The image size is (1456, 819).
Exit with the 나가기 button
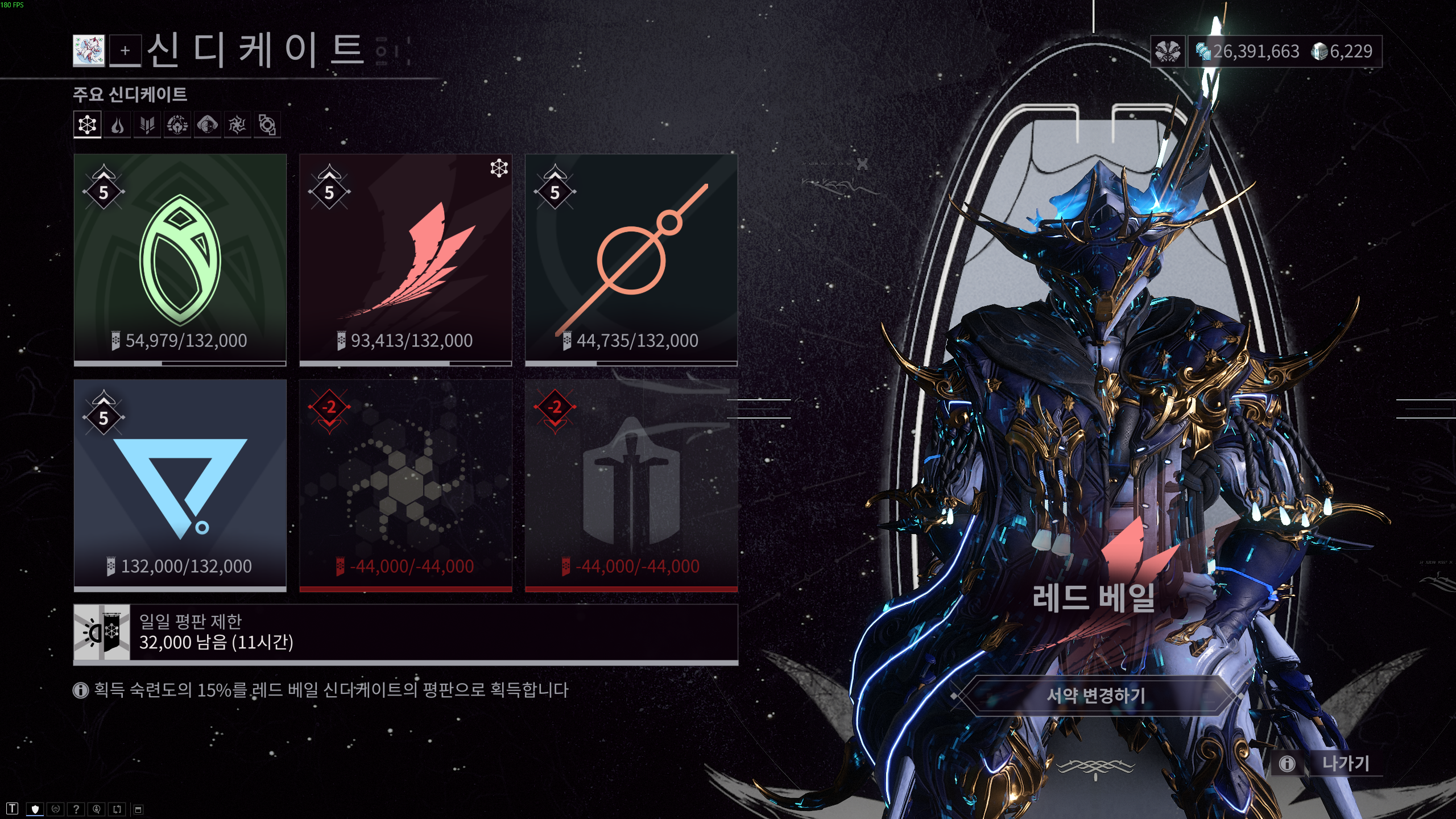[x=1346, y=763]
